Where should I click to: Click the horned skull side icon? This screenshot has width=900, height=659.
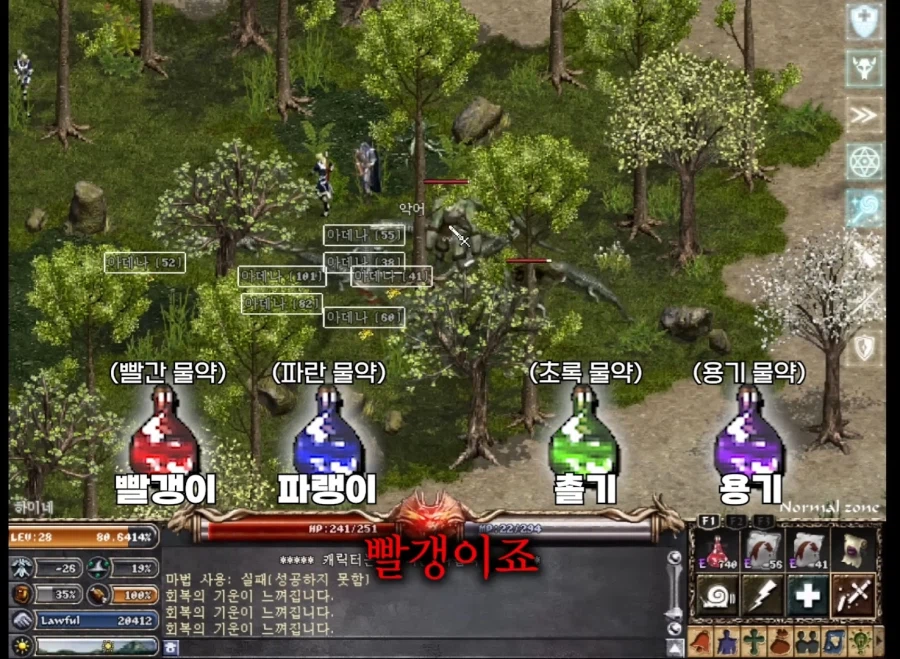[863, 69]
